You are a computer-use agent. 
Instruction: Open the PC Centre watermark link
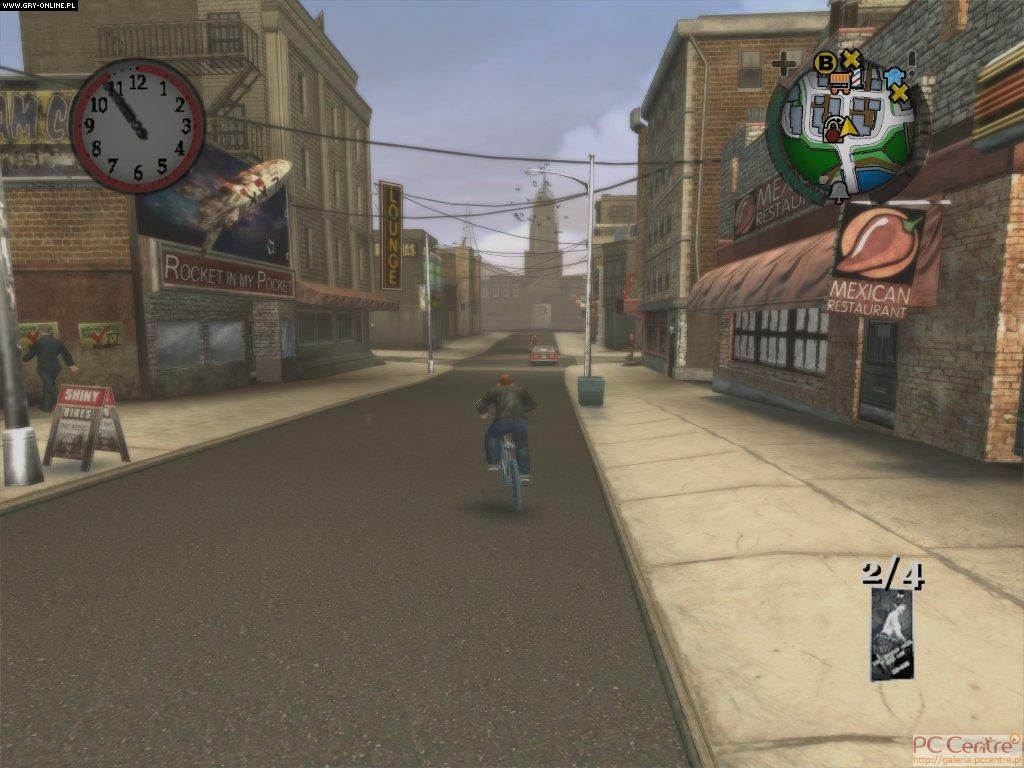tap(966, 748)
